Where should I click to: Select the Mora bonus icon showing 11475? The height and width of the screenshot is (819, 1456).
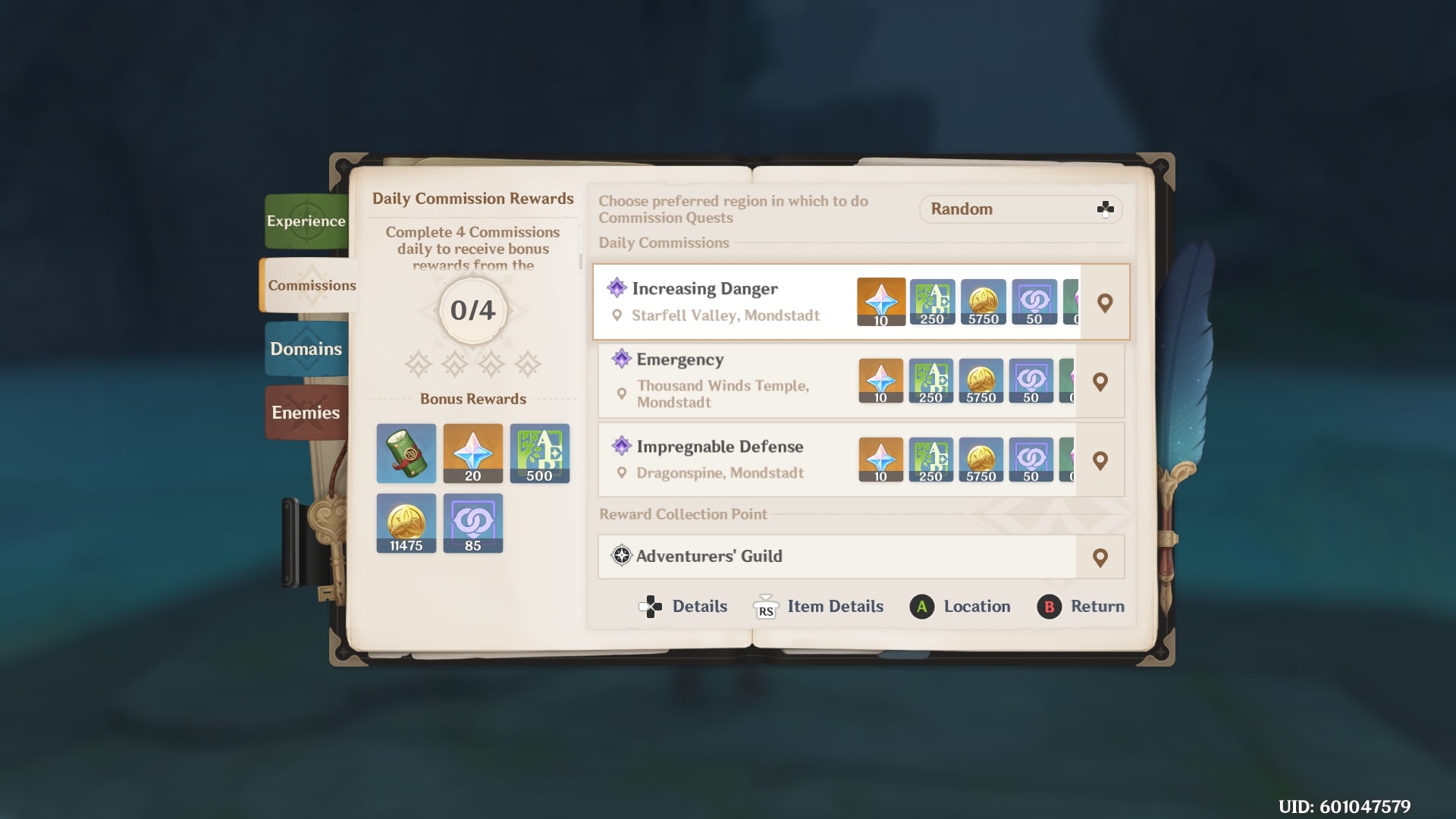(406, 523)
